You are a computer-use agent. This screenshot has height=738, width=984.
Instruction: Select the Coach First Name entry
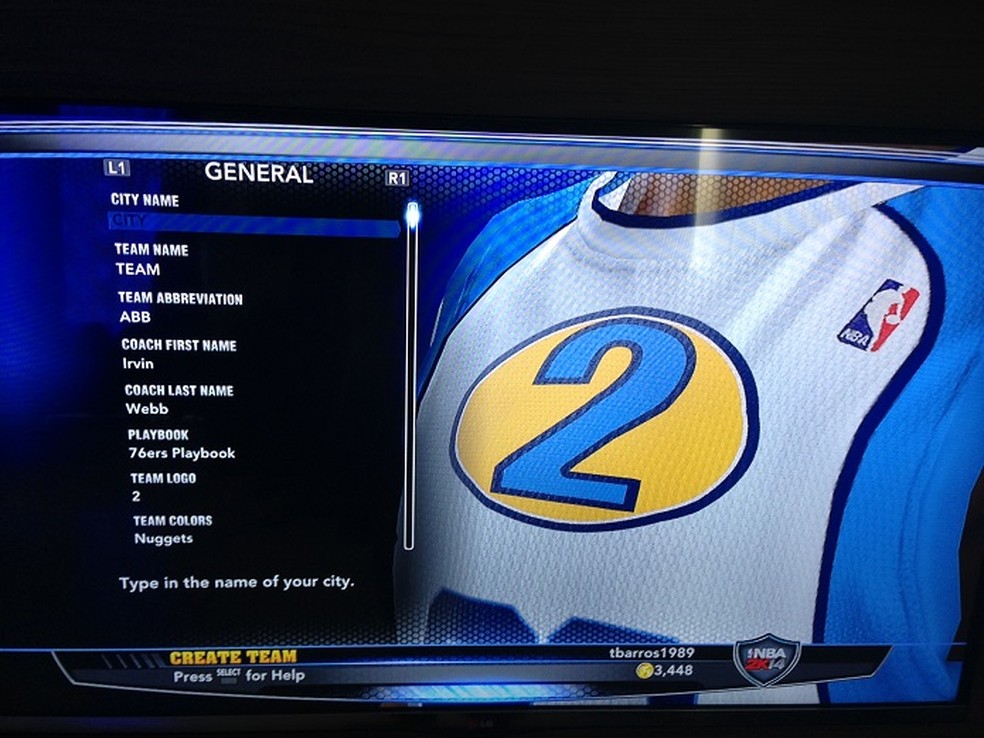139,364
